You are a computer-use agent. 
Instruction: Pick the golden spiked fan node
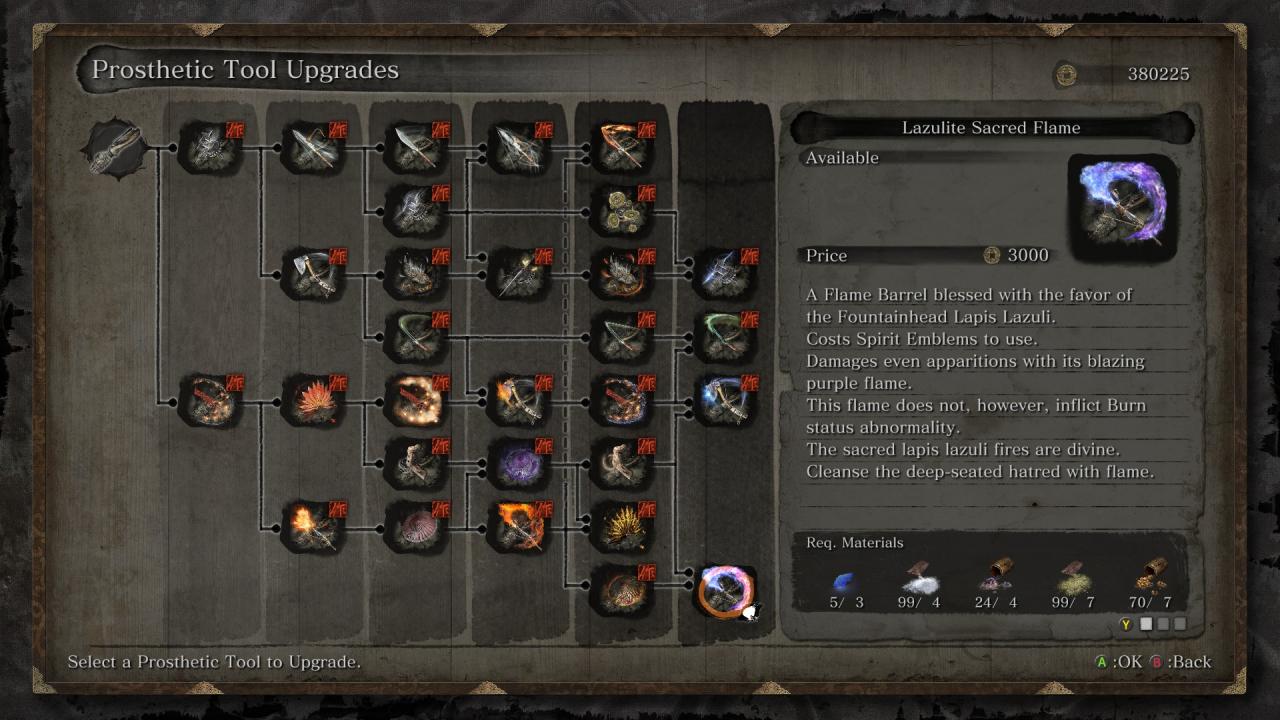pyautogui.click(x=621, y=527)
